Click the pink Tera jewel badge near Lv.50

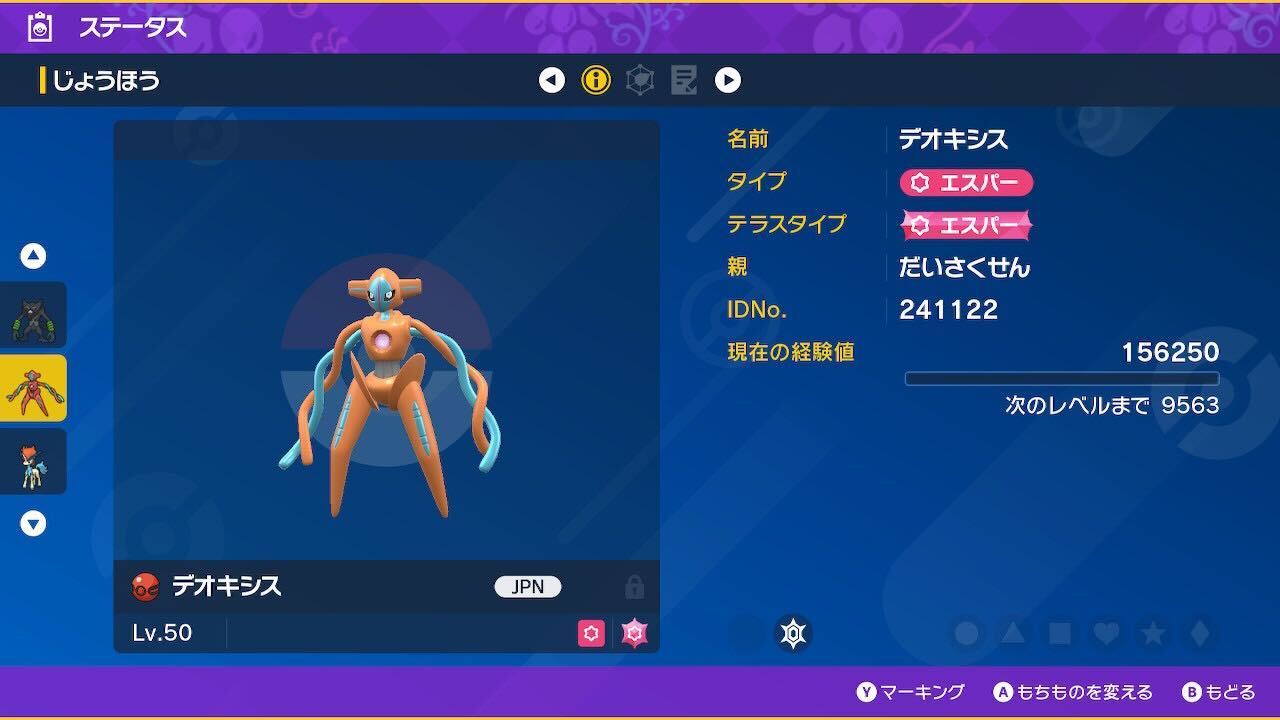coord(634,633)
